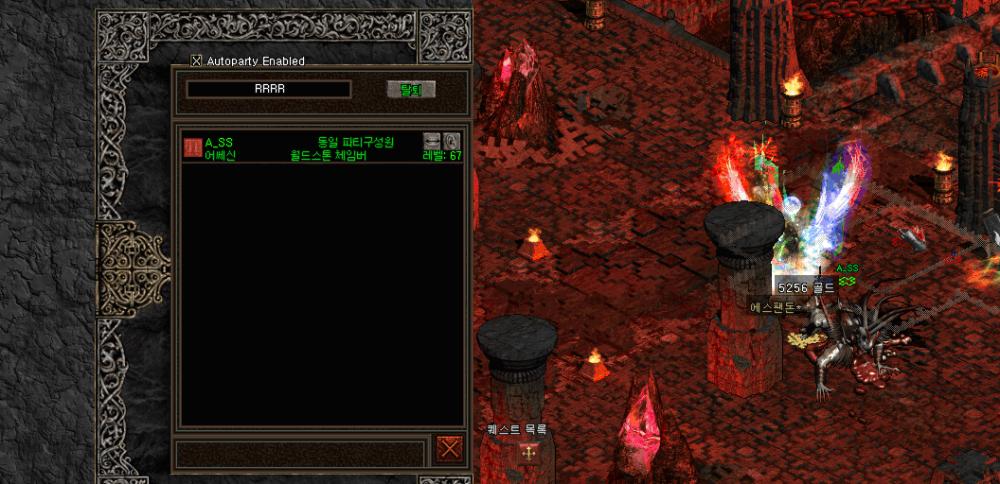Open the 퀘스트 목록 quest log icon
This screenshot has height=484, width=1000.
pyautogui.click(x=527, y=453)
